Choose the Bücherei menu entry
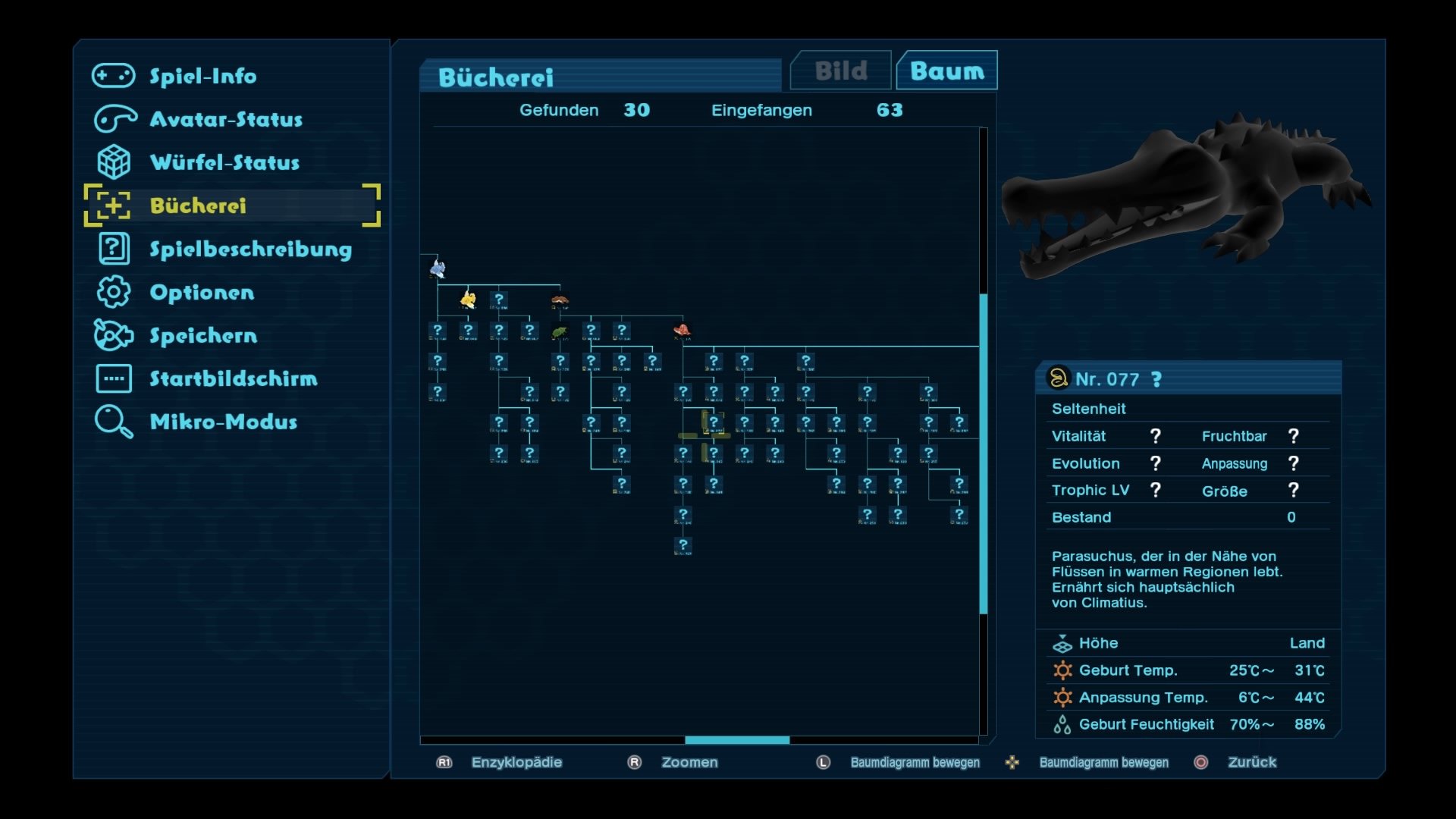The image size is (1456, 819). pyautogui.click(x=198, y=206)
